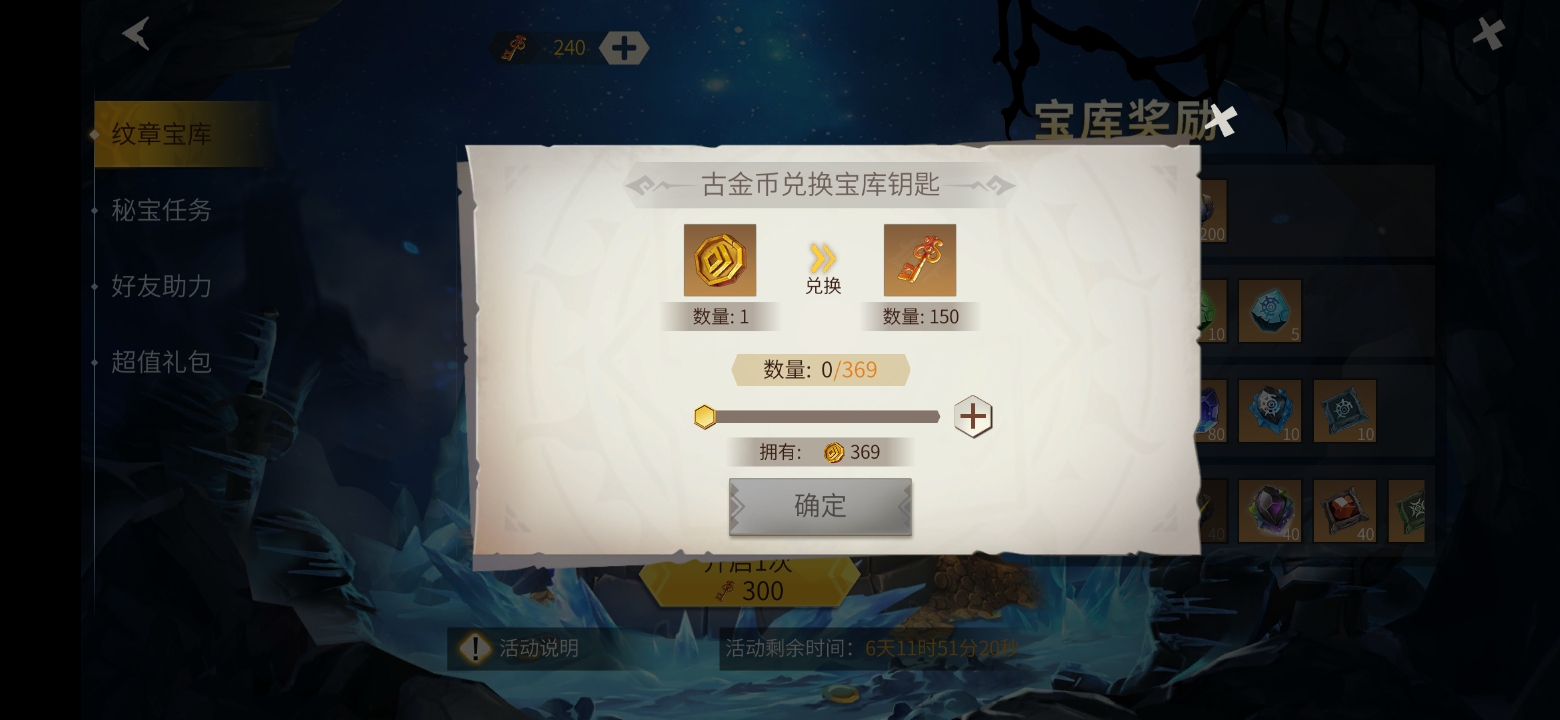The image size is (1560, 720).
Task: Select the blue rune stone reward showing 5
Action: (x=1270, y=310)
